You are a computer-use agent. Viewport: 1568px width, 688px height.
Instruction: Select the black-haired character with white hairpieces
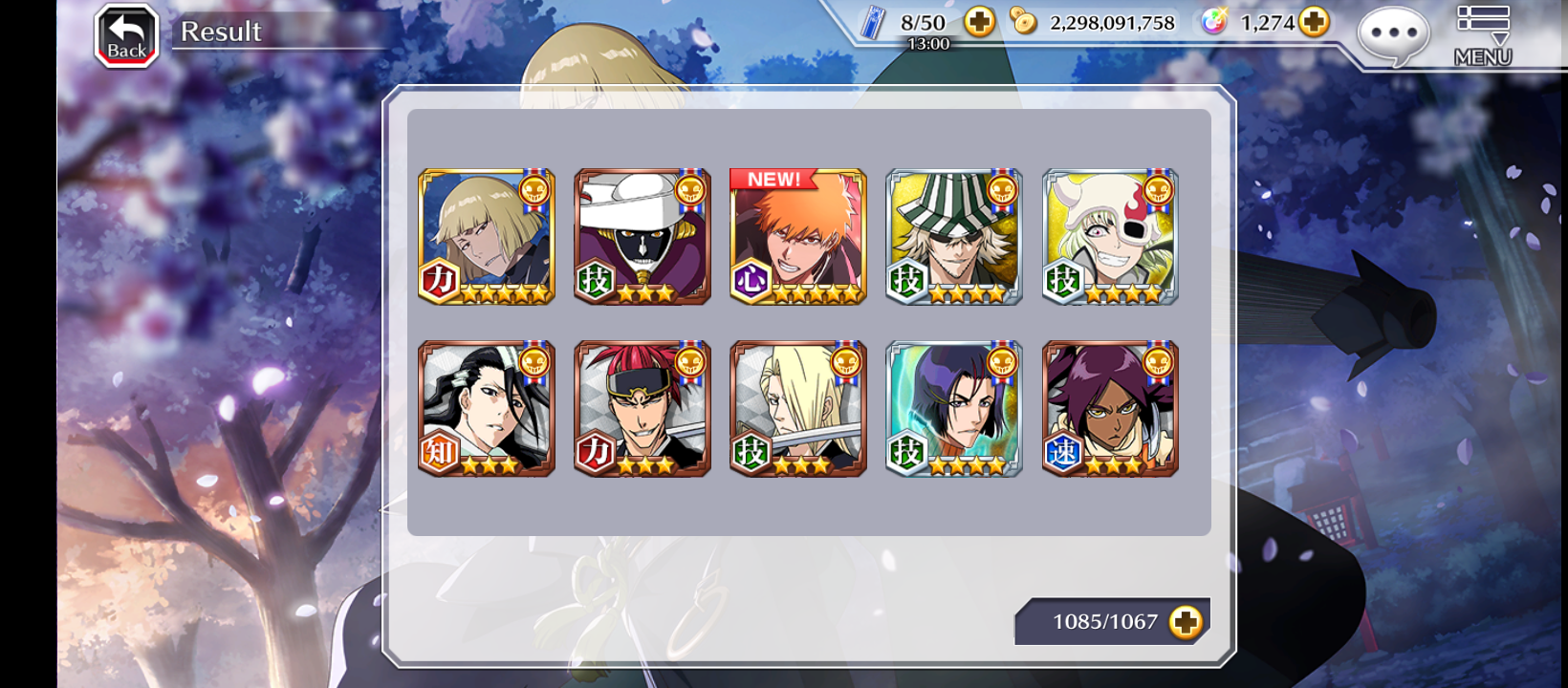pos(487,409)
